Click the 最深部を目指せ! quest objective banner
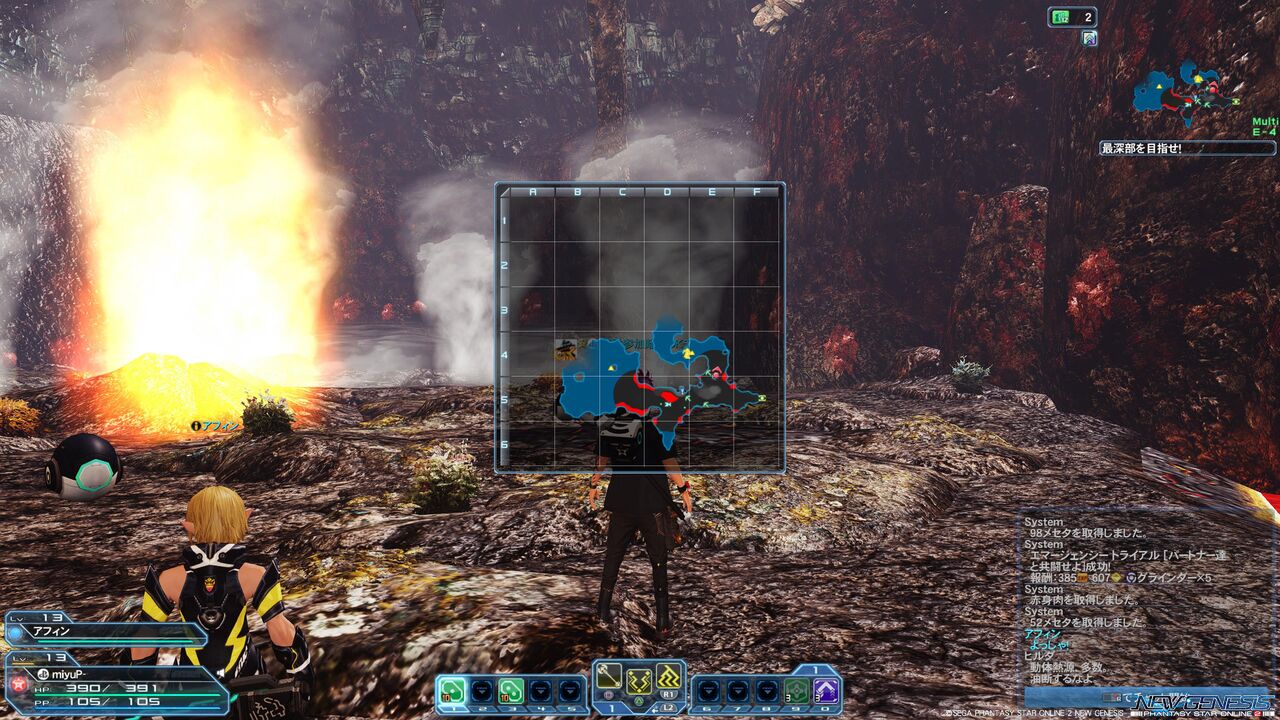Image resolution: width=1280 pixels, height=720 pixels. (x=1188, y=148)
